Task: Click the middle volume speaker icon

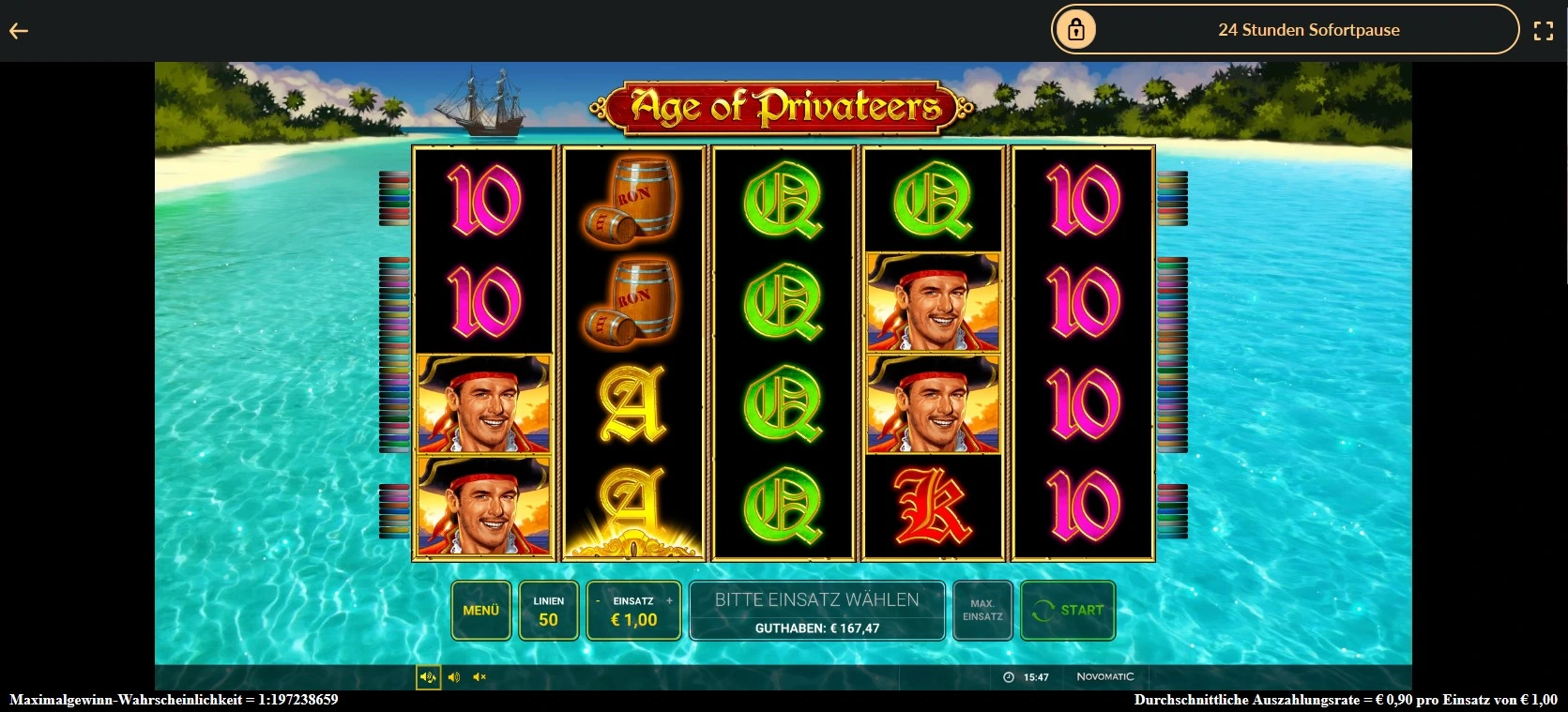Action: [454, 676]
